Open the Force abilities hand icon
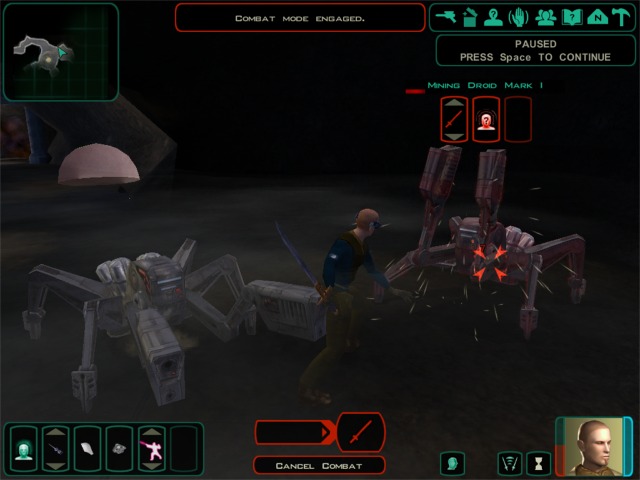This screenshot has width=640, height=480. pos(518,17)
